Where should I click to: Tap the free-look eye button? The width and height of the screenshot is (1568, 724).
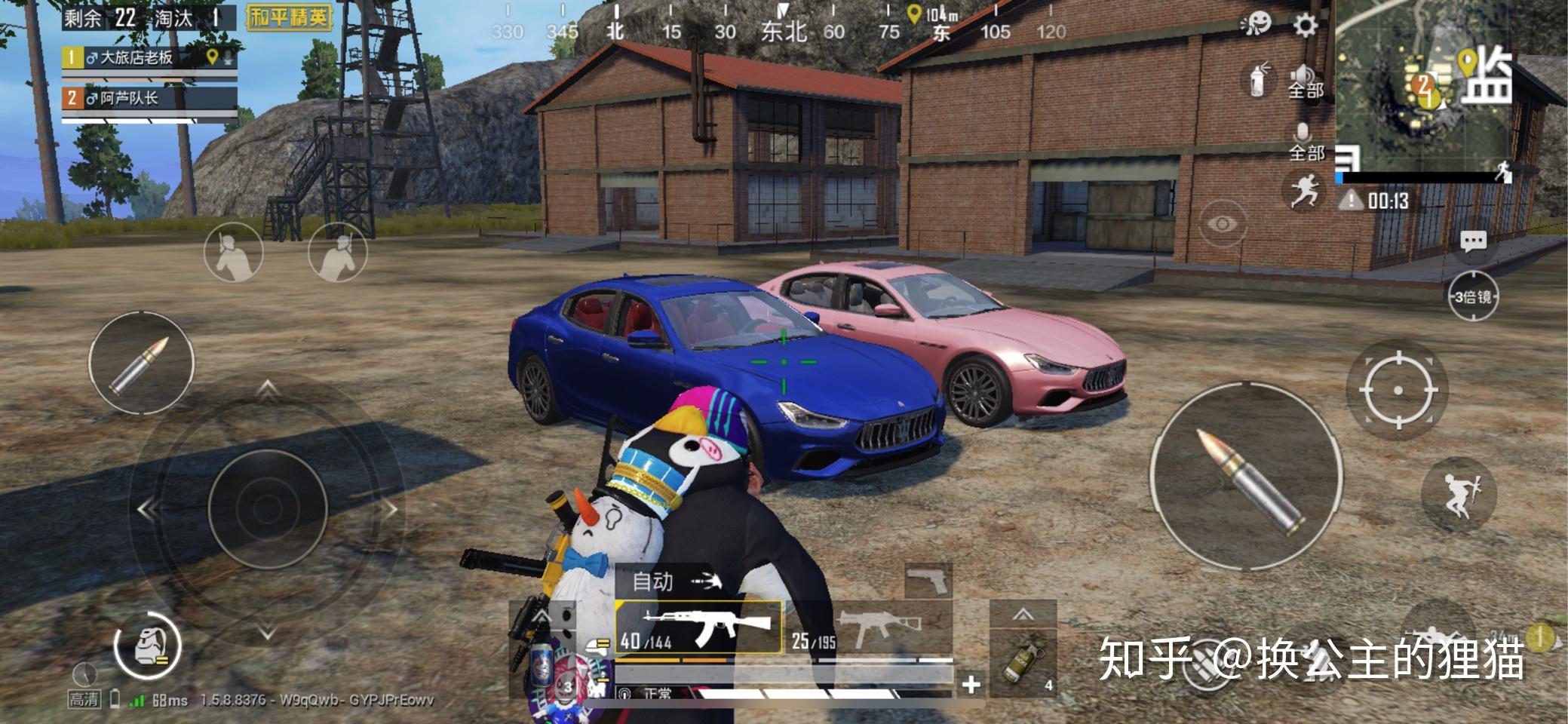pos(1222,224)
